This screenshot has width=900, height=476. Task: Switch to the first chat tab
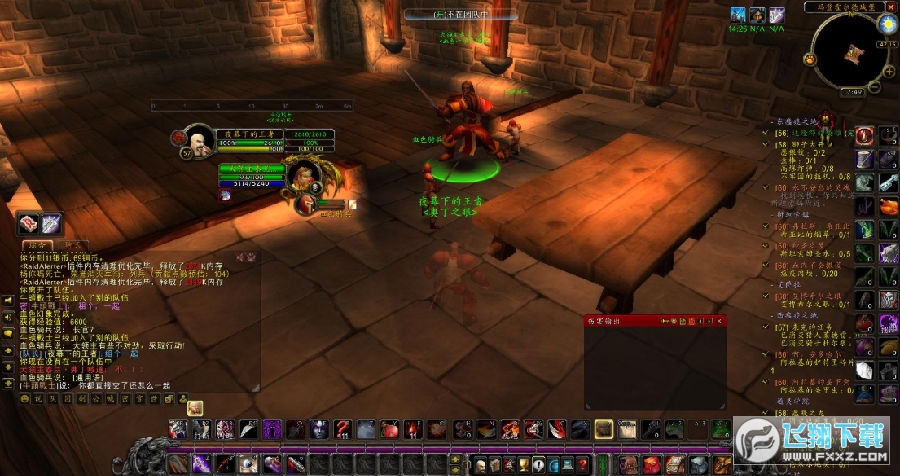(36, 244)
